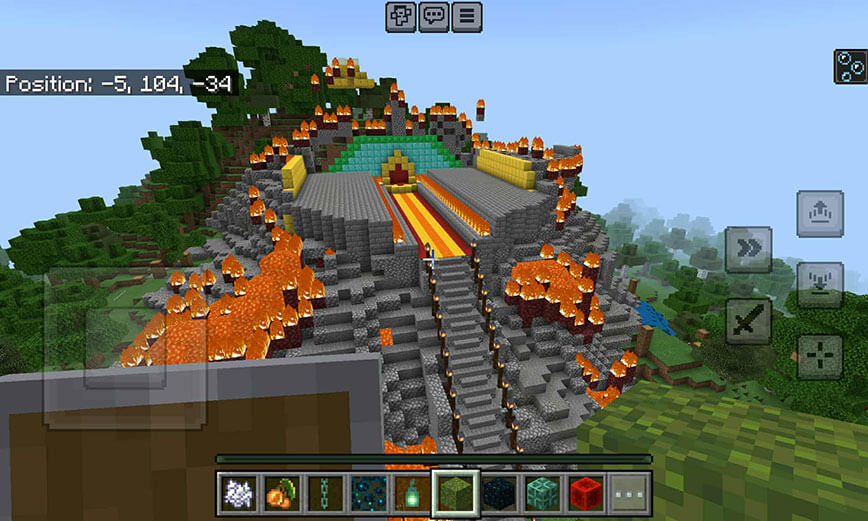Select the white cobweb hotbar slot

[x=238, y=493]
